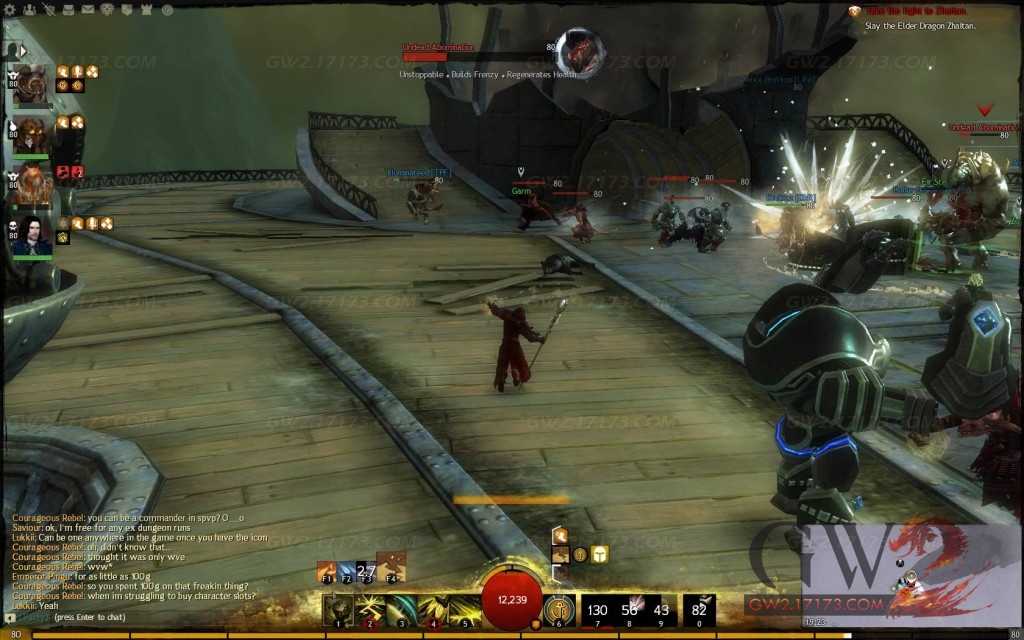The height and width of the screenshot is (640, 1024).
Task: Open the contacts icon beside the gear
Action: tap(31, 9)
